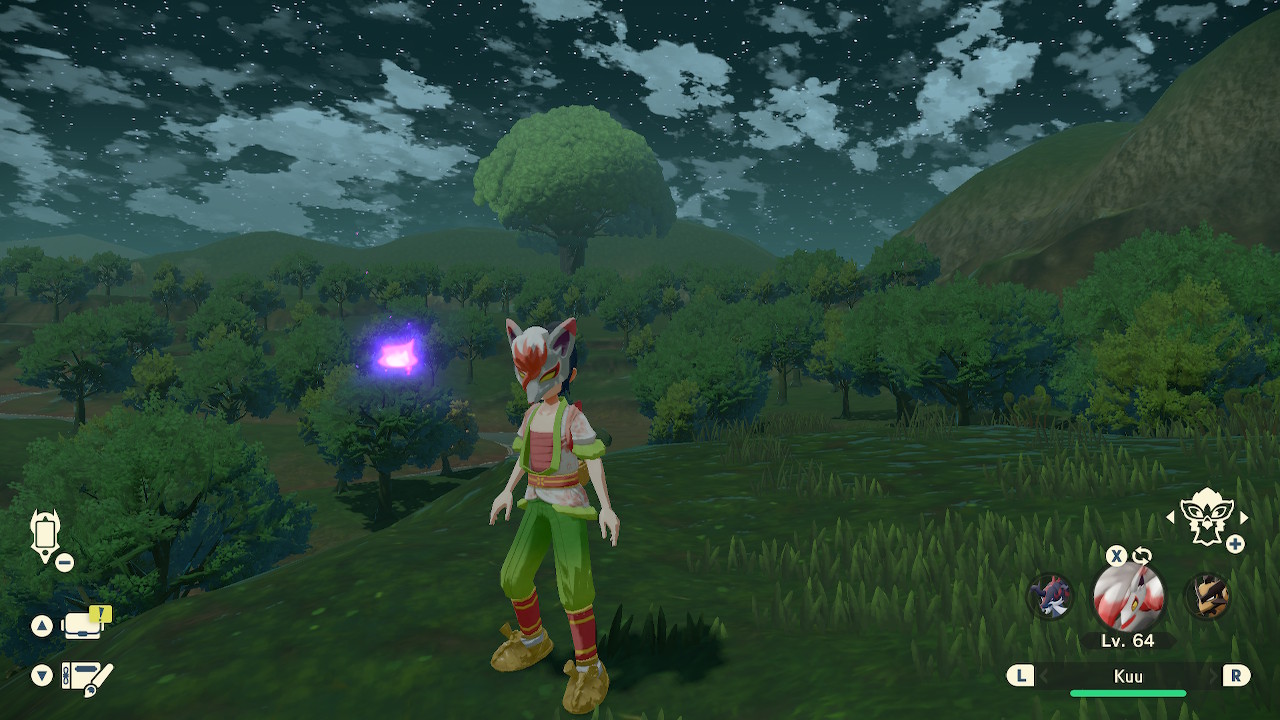This screenshot has height=720, width=1280.
Task: Select the Sneasler party portrait
Action: pos(1050,597)
